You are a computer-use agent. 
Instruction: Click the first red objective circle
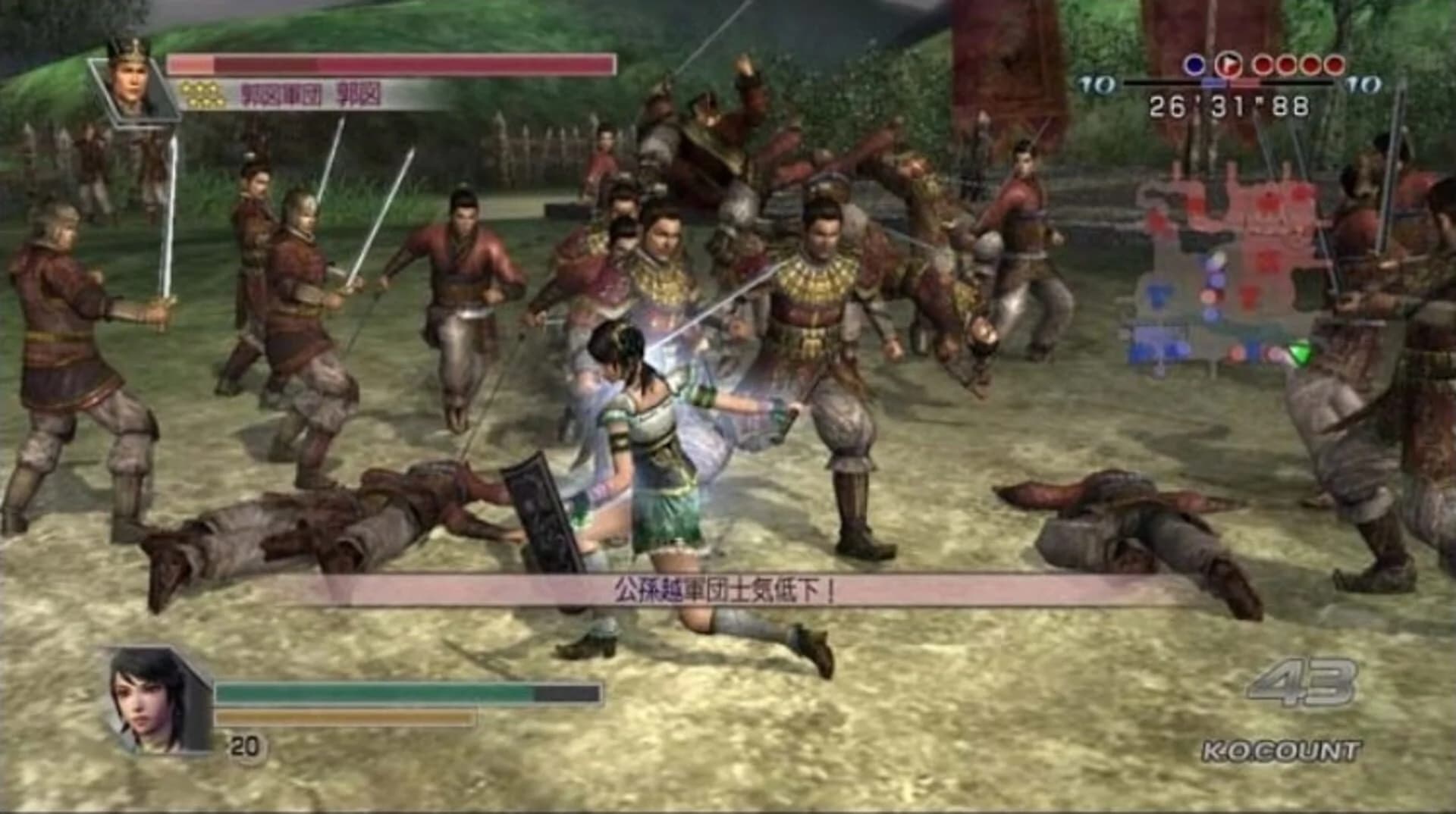click(1264, 66)
